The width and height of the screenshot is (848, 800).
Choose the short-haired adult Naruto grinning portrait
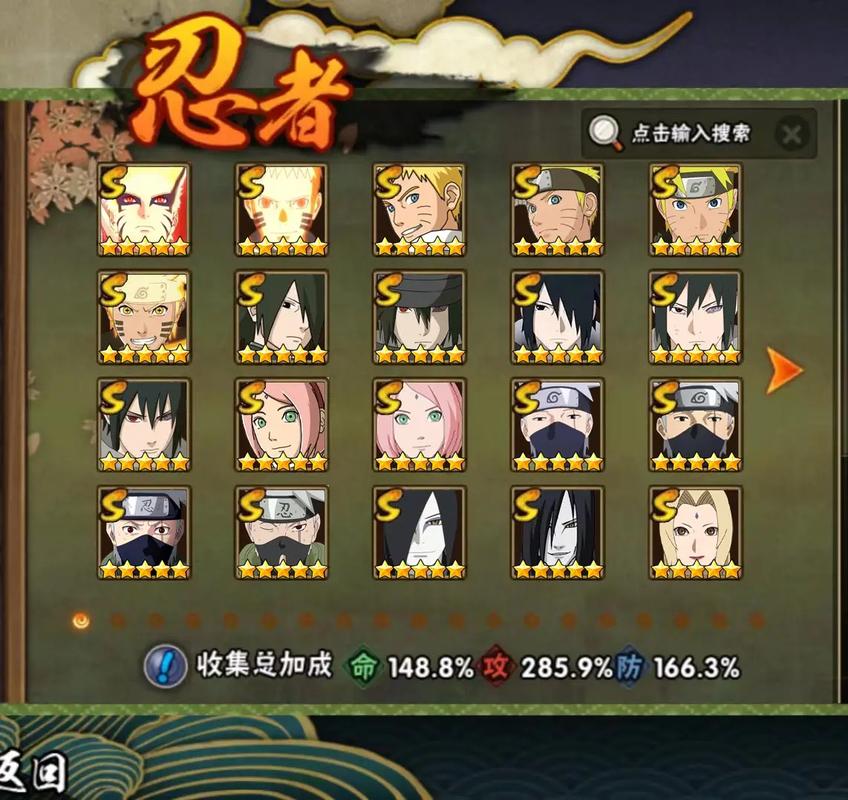pos(420,210)
